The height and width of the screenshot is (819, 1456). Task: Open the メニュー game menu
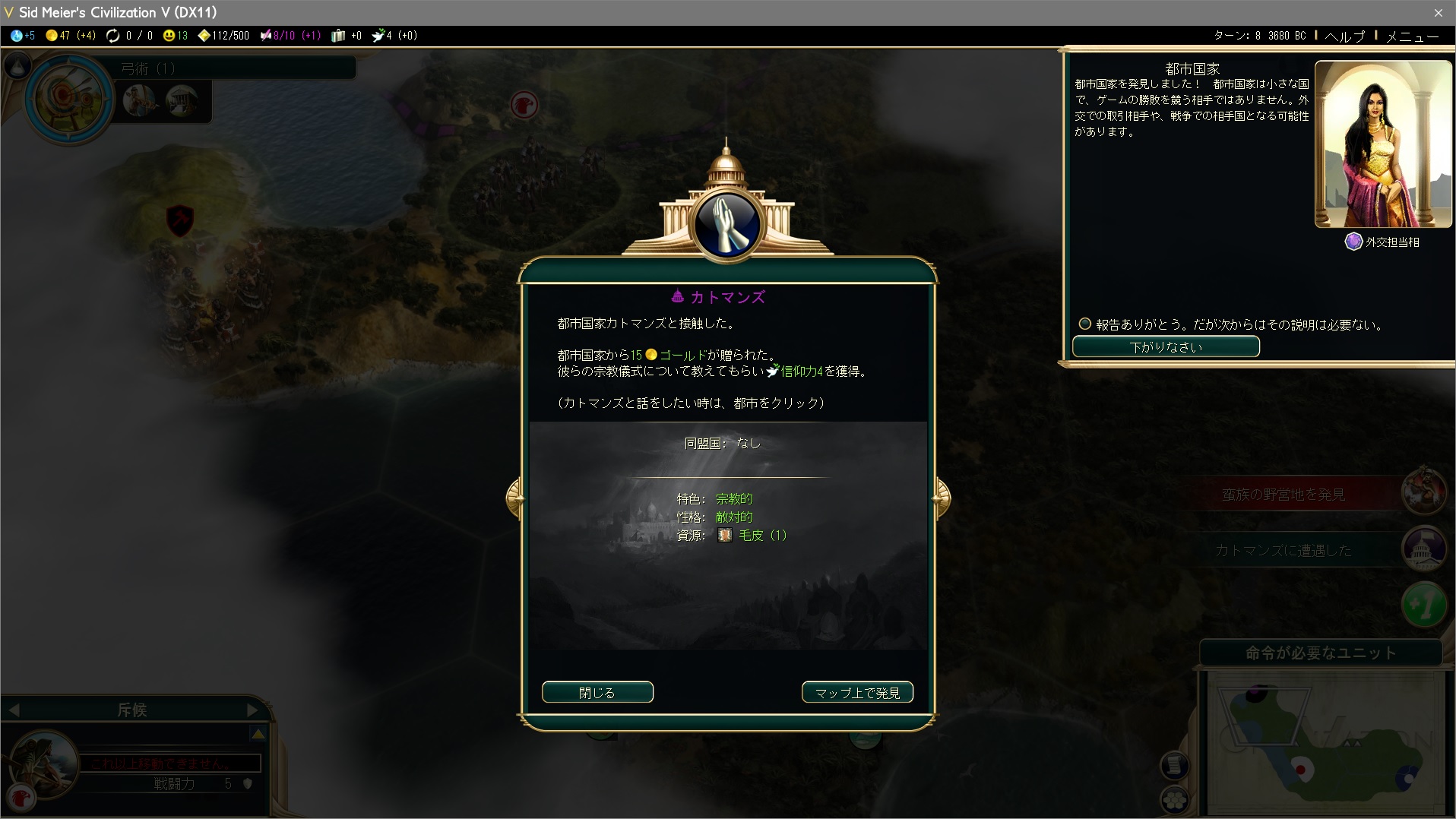[x=1412, y=36]
